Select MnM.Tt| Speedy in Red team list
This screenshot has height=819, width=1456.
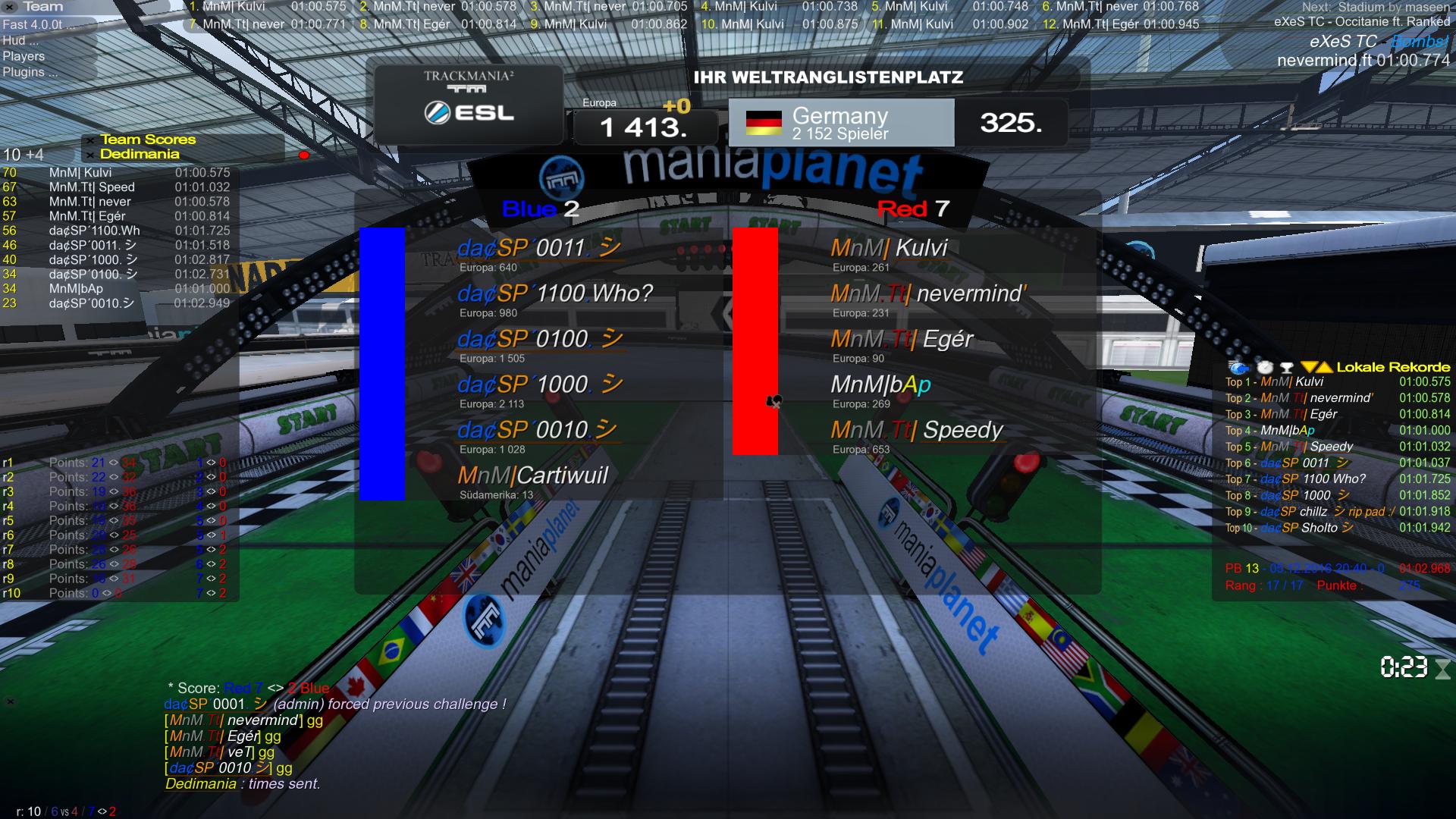coord(916,430)
